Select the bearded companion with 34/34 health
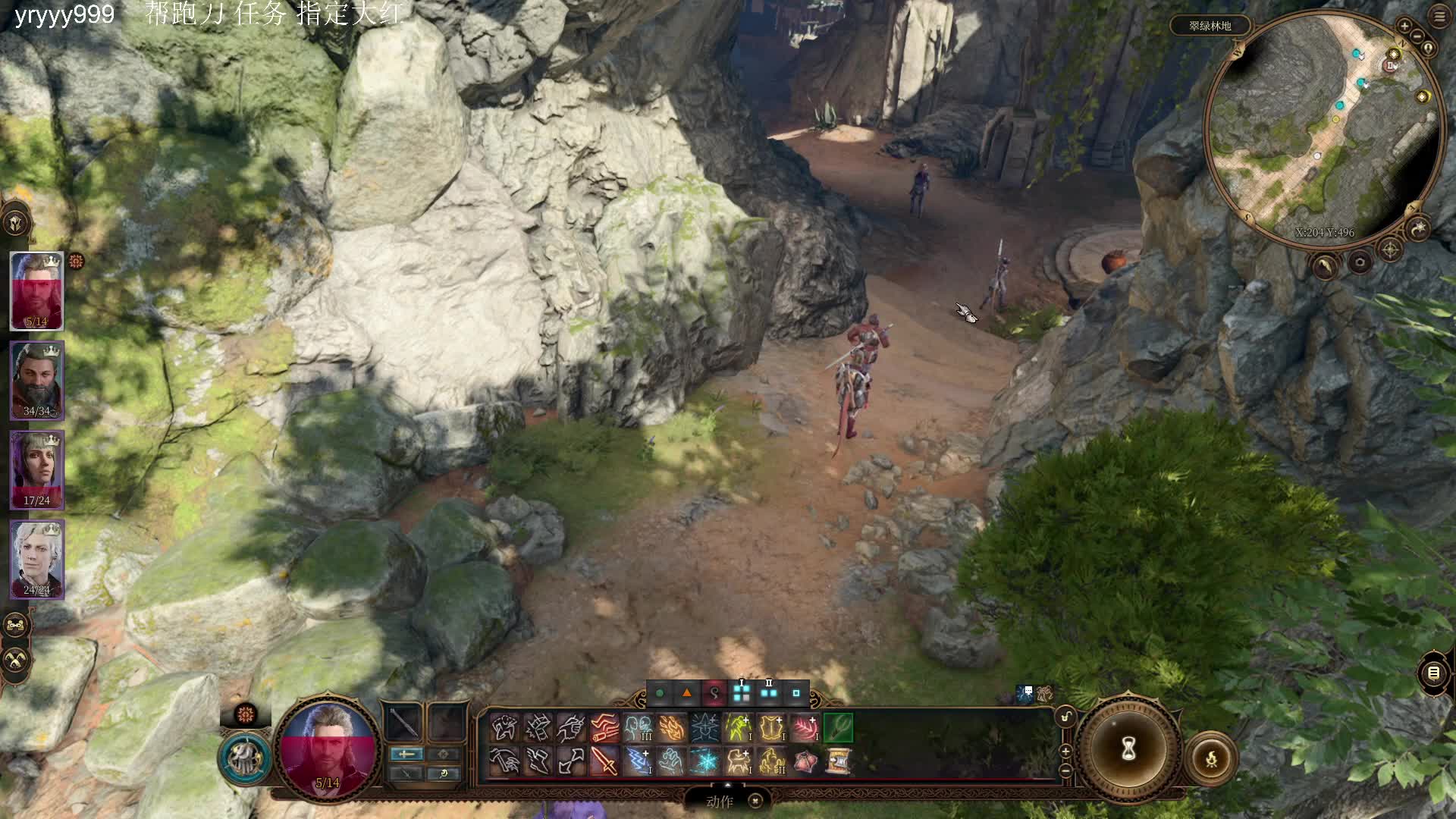1456x819 pixels. click(x=36, y=380)
